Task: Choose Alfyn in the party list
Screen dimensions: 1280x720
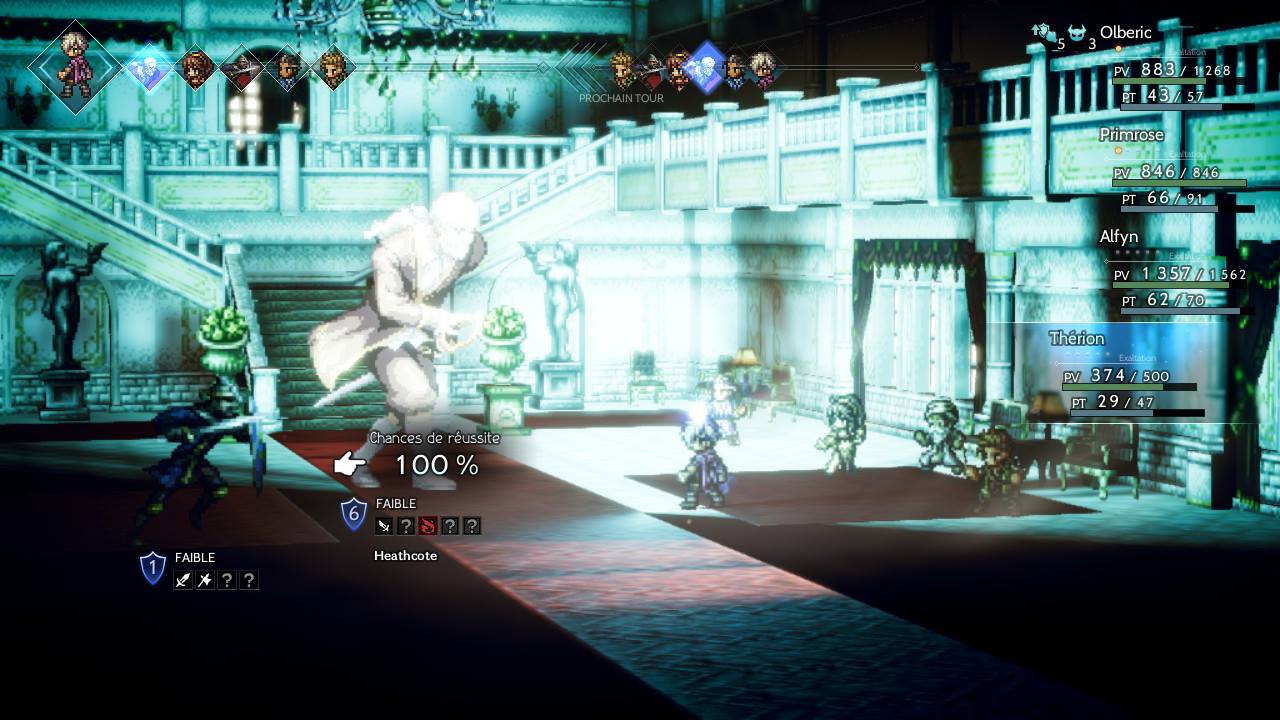Action: coord(1118,237)
